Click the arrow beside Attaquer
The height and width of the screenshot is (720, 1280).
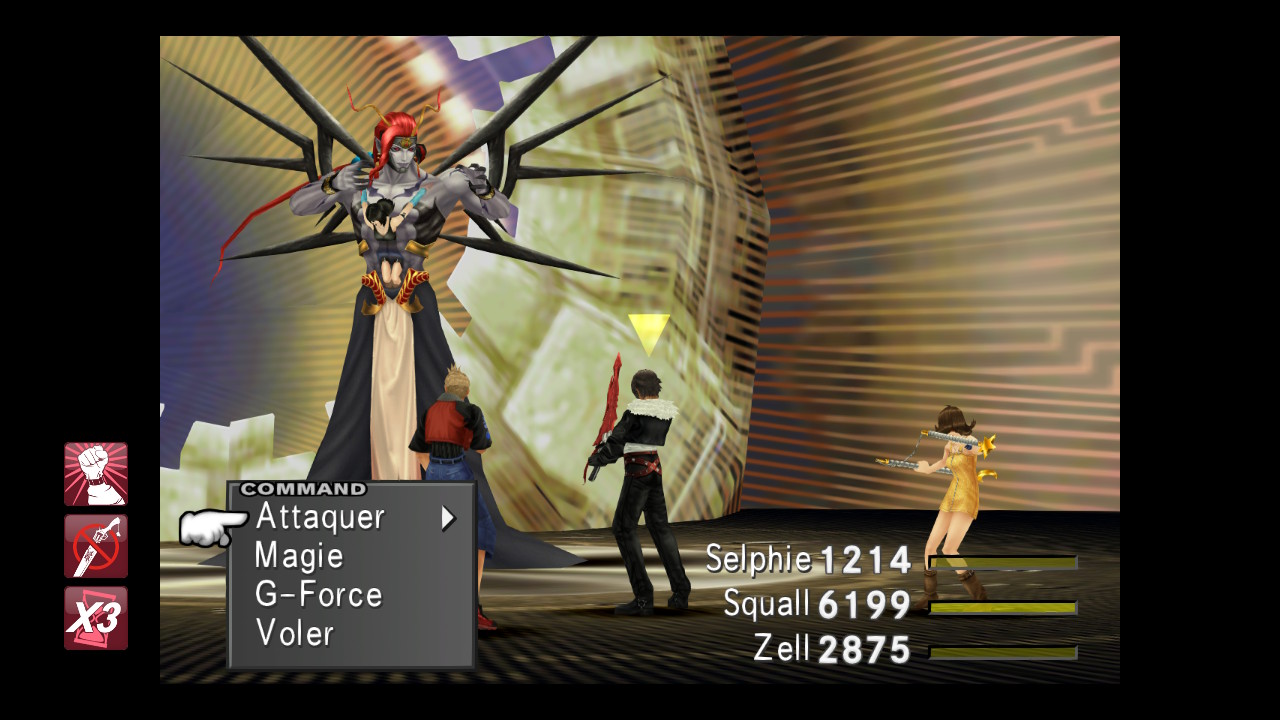click(448, 518)
